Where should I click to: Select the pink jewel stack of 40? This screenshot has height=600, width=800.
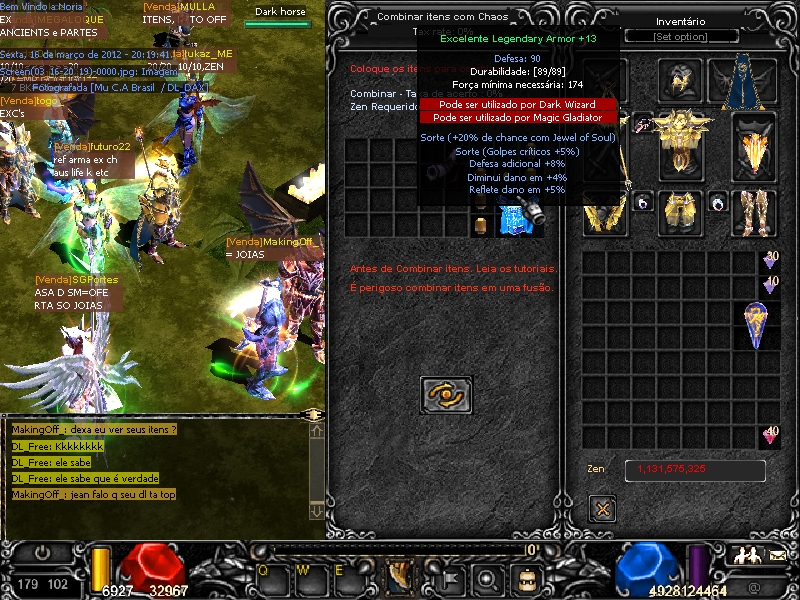point(770,435)
